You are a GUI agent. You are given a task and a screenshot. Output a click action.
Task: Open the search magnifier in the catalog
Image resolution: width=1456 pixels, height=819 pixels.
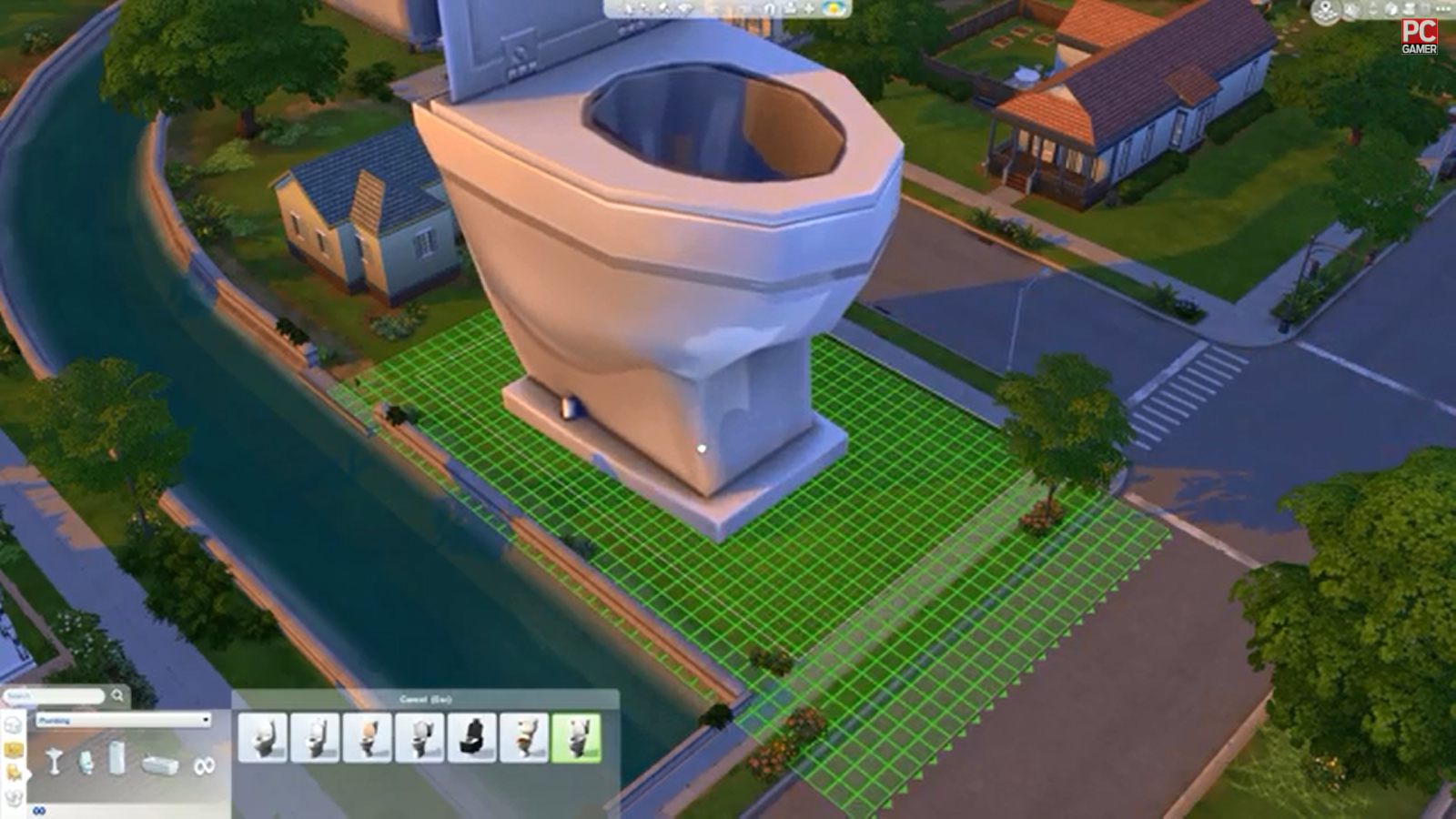(117, 694)
